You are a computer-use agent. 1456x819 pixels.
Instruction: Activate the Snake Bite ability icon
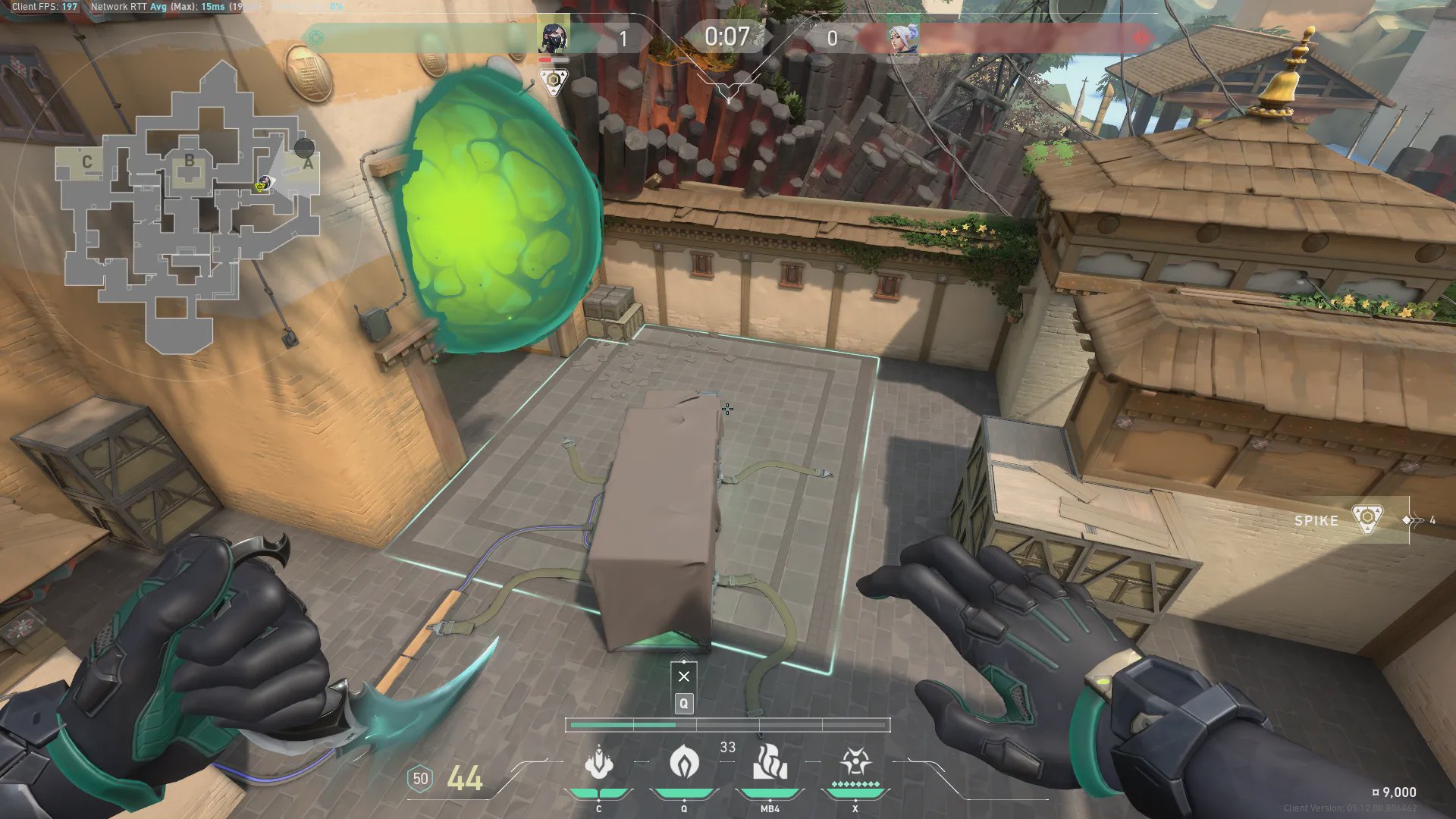(x=598, y=762)
